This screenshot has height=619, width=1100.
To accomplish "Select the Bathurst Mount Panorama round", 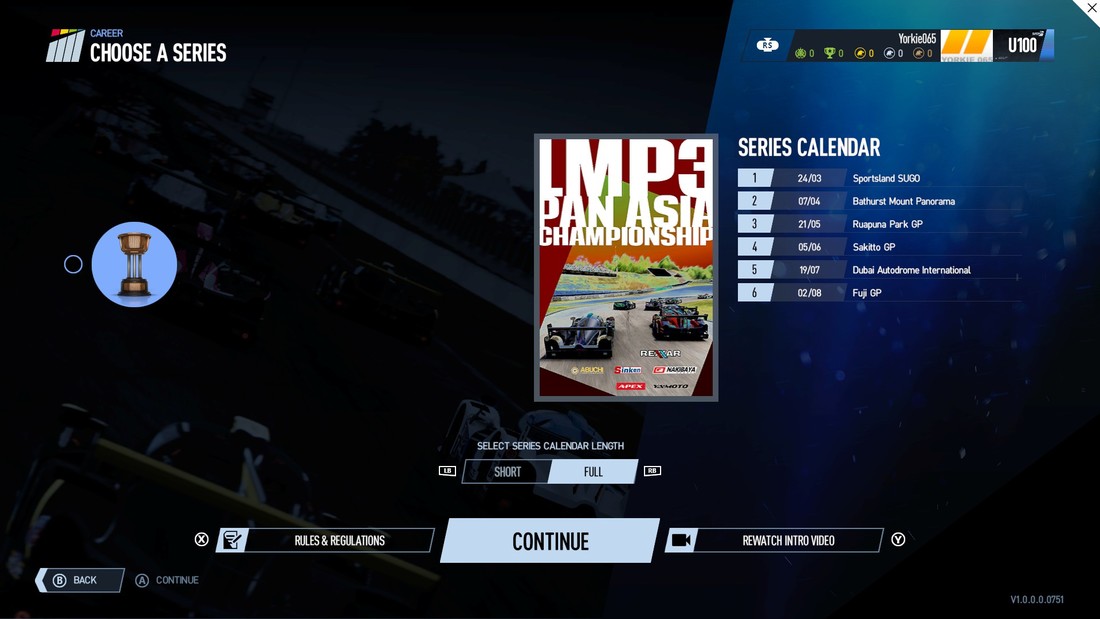I will (x=880, y=201).
